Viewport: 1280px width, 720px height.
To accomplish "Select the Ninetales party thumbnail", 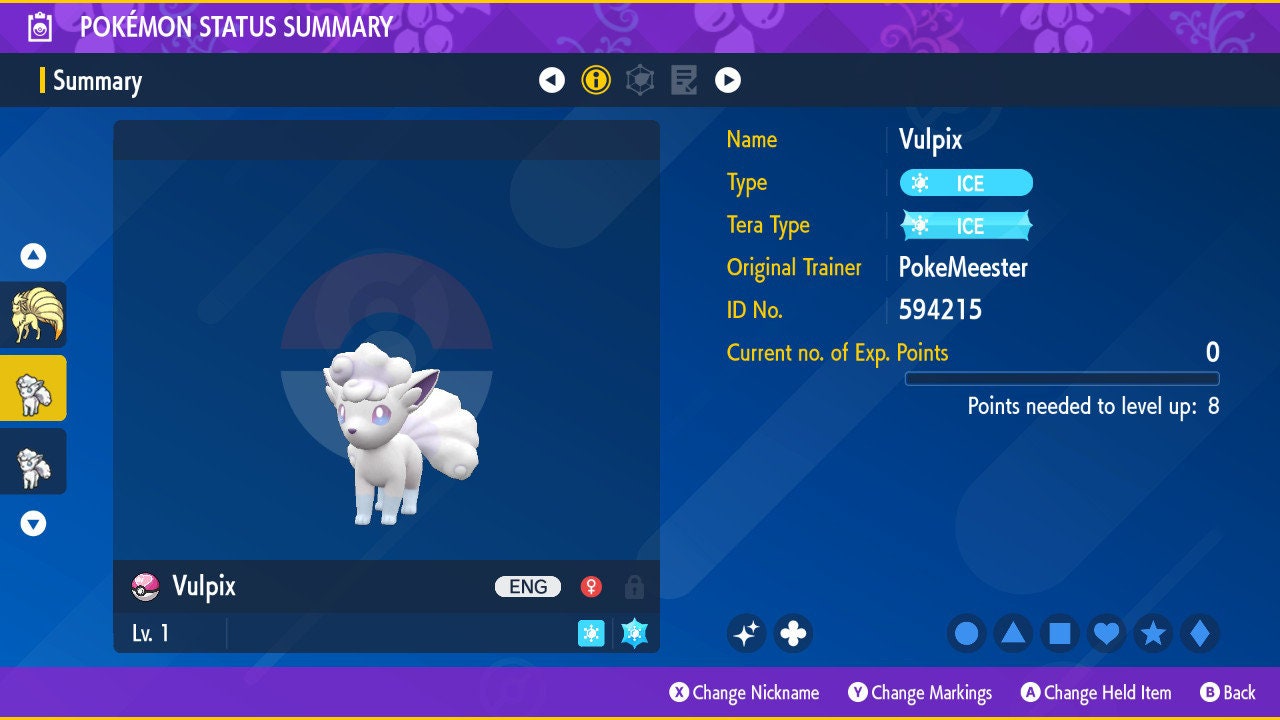I will point(33,315).
